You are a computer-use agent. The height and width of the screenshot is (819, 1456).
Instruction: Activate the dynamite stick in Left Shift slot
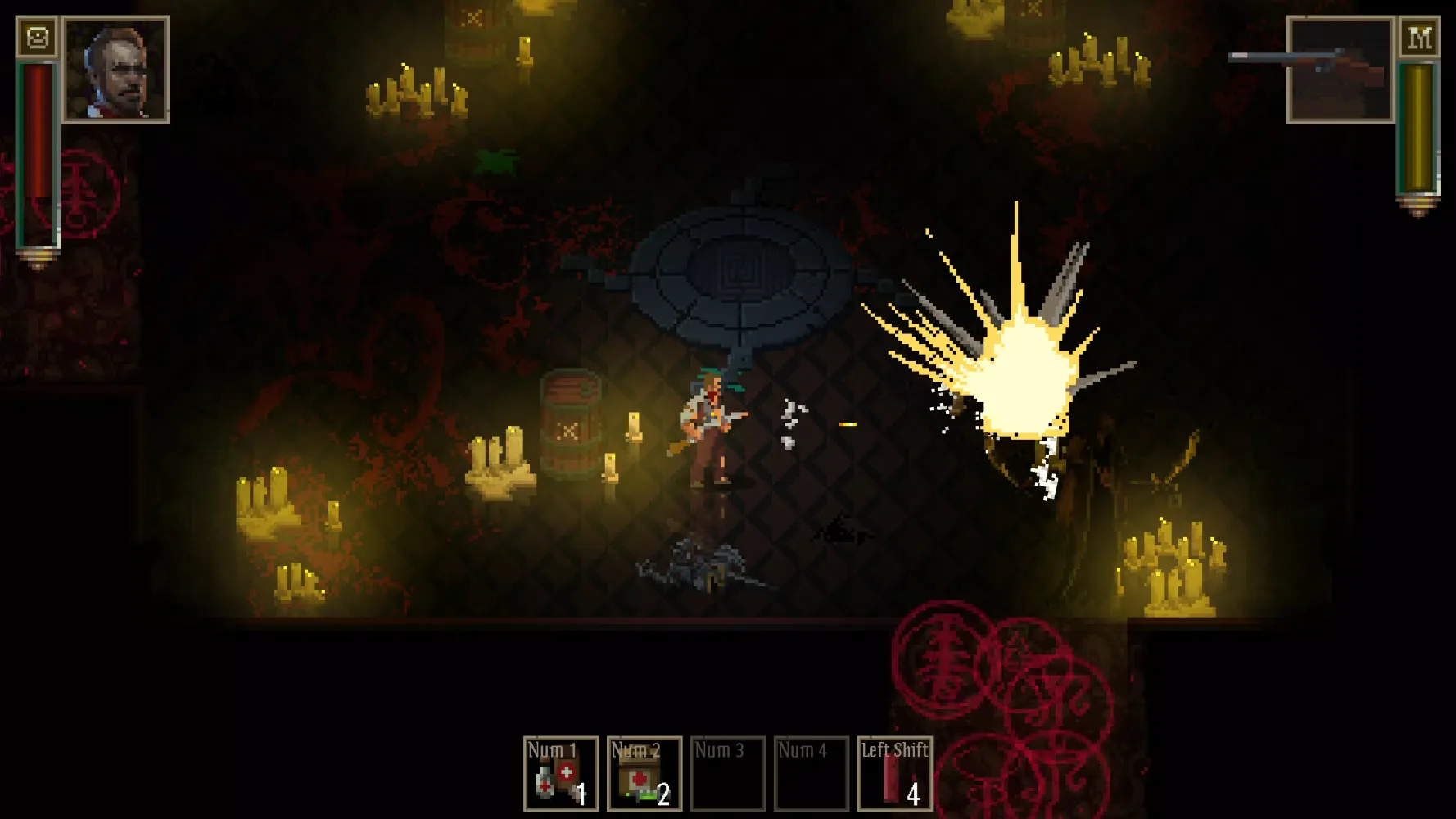pyautogui.click(x=894, y=774)
